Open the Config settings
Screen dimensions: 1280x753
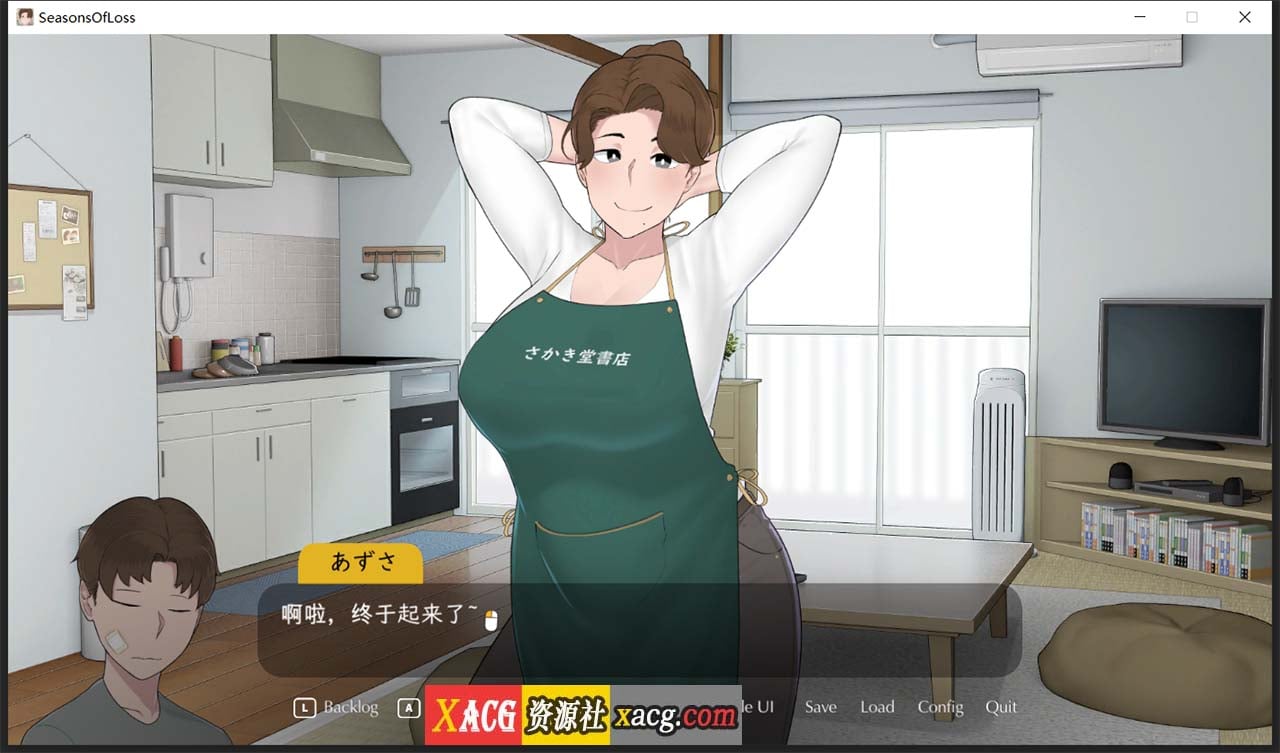940,707
